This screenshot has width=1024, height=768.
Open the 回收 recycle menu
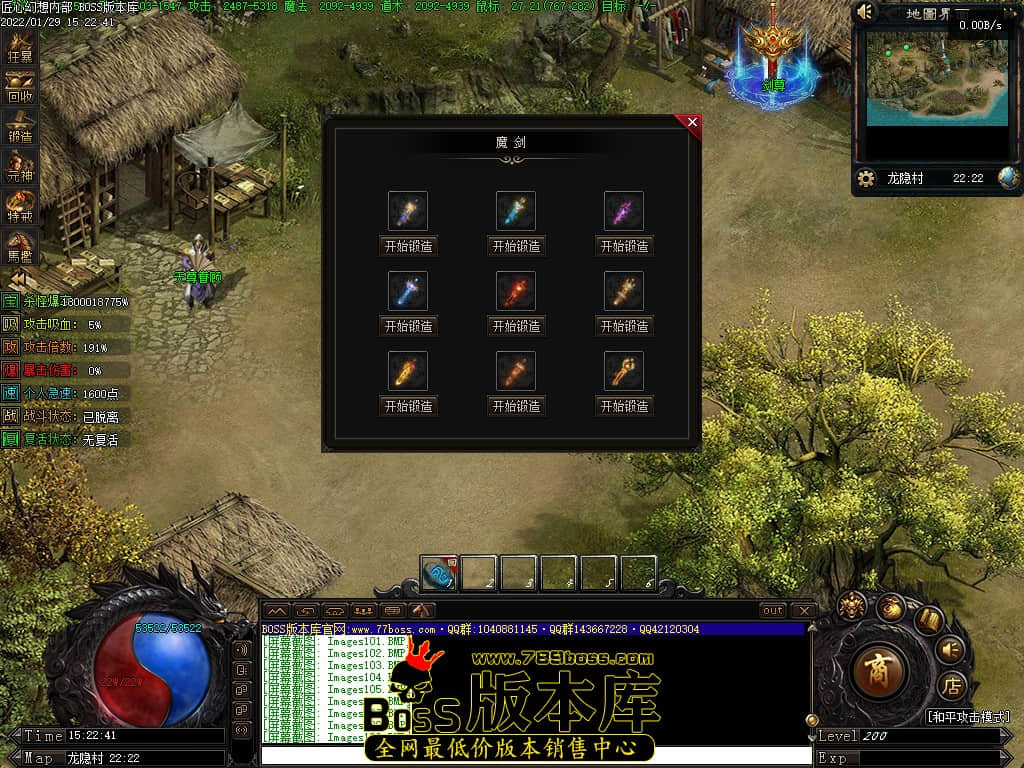[20, 89]
